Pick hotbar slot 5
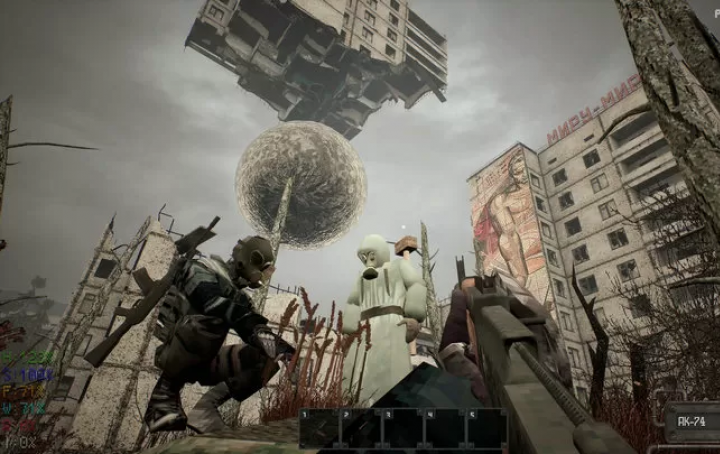Screen dimensions: 720x454 pos(487,428)
